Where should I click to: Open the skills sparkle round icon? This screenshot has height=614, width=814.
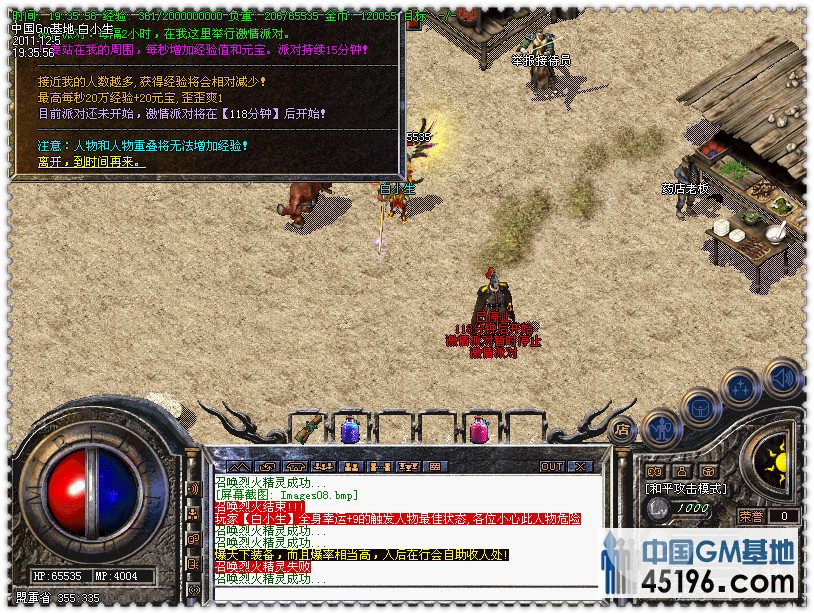(x=742, y=387)
